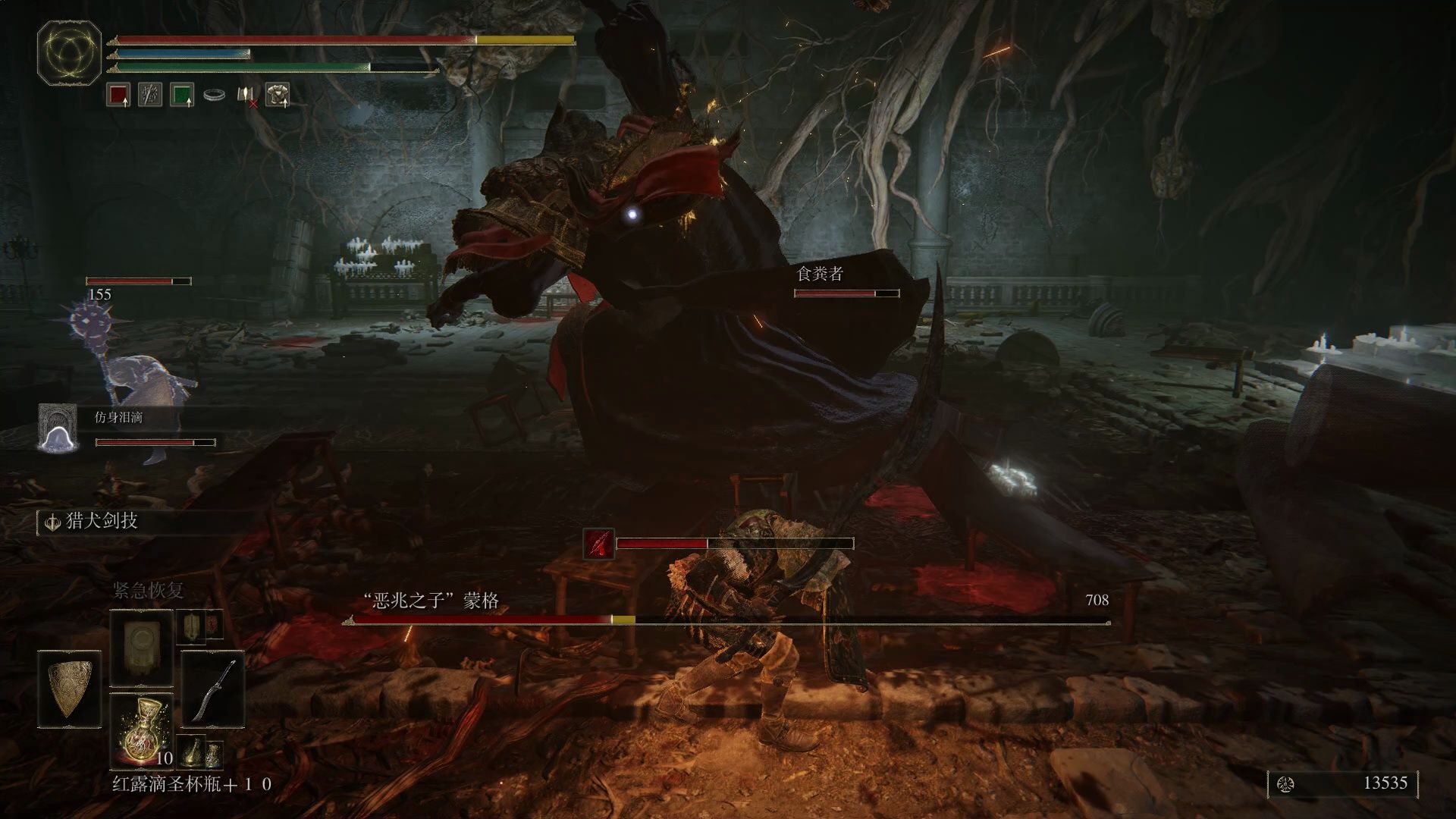The width and height of the screenshot is (1456, 819).
Task: Select the armor chestpiece buff icon
Action: click(278, 95)
